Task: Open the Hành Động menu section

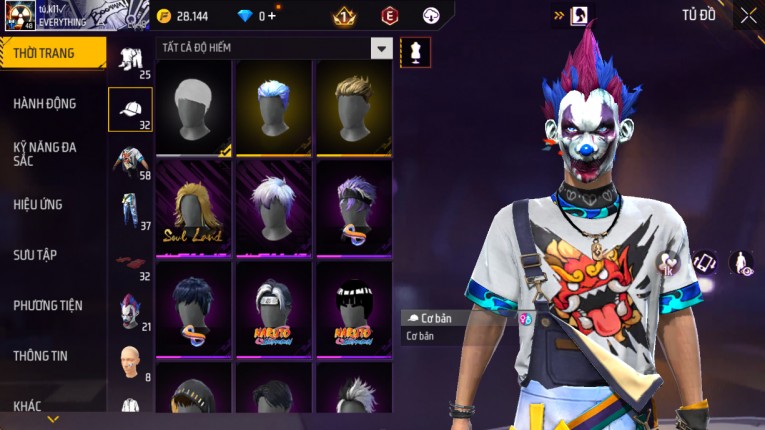Action: pos(45,103)
